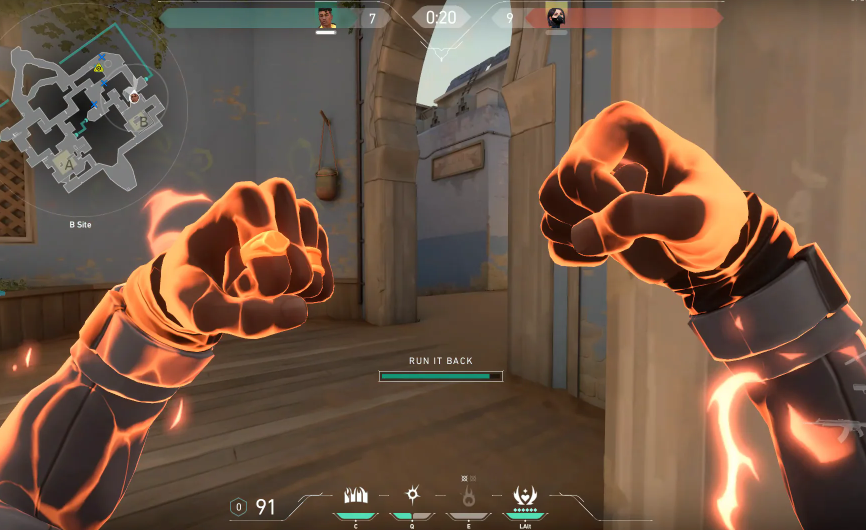Click the teal team's Phoenix portrait
This screenshot has width=866, height=530.
pyautogui.click(x=326, y=17)
